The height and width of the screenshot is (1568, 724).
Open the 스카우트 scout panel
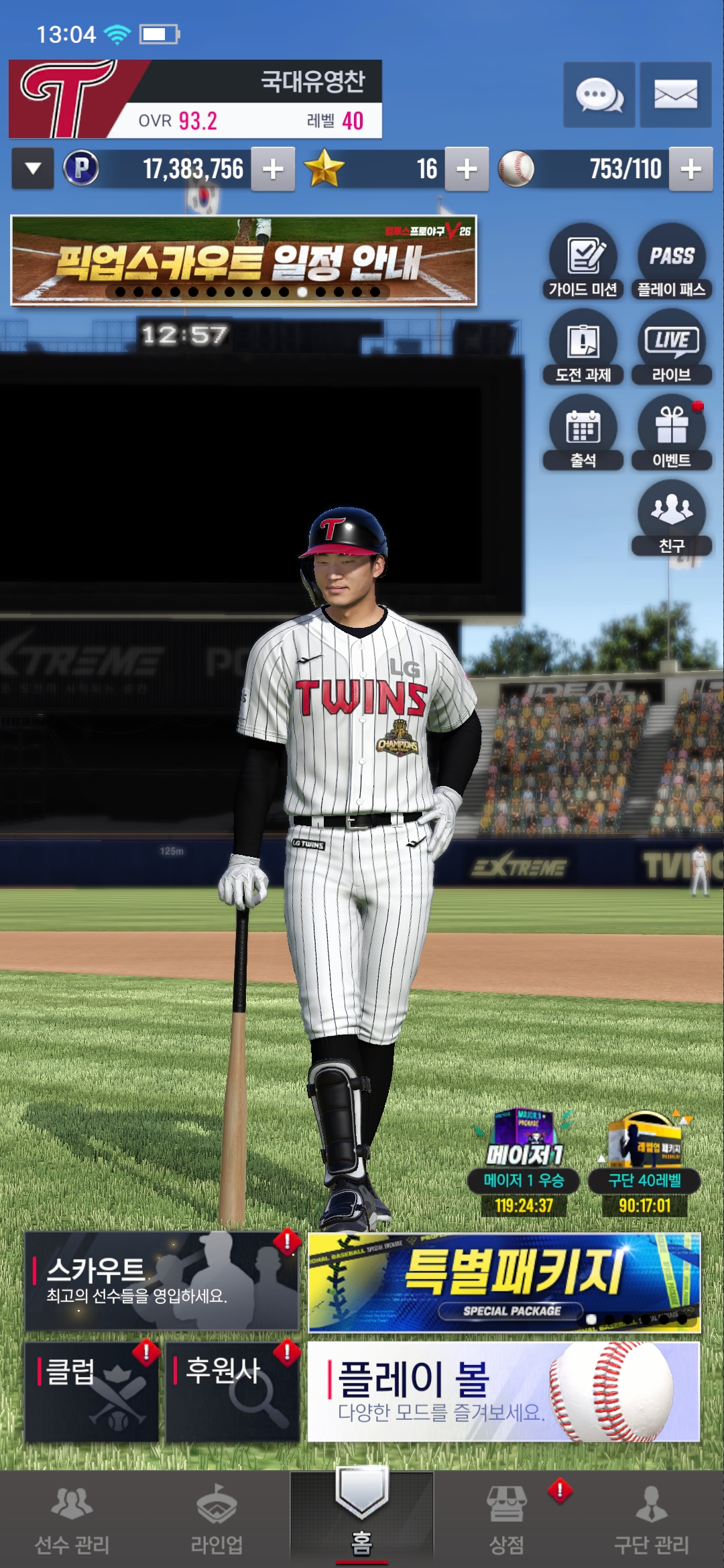(x=162, y=1281)
